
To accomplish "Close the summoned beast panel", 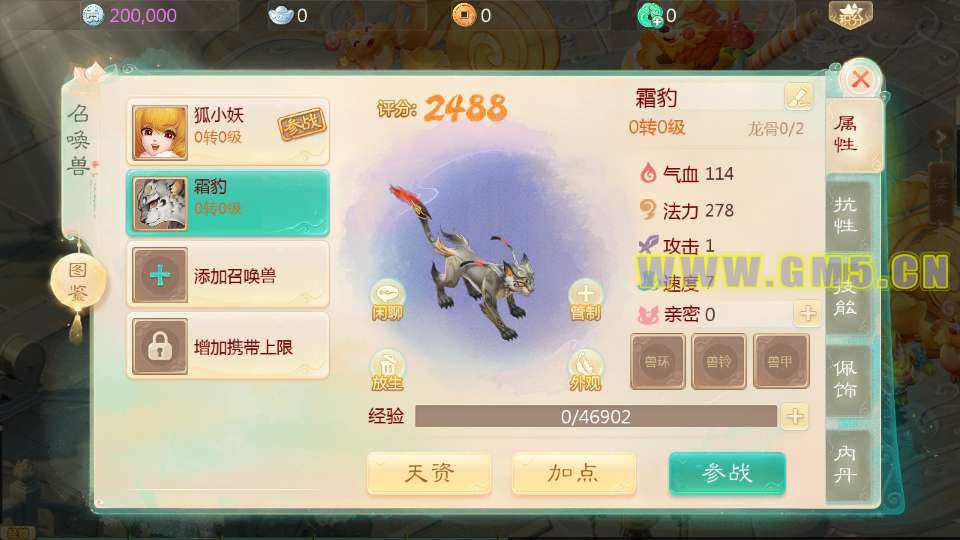I will (x=859, y=79).
